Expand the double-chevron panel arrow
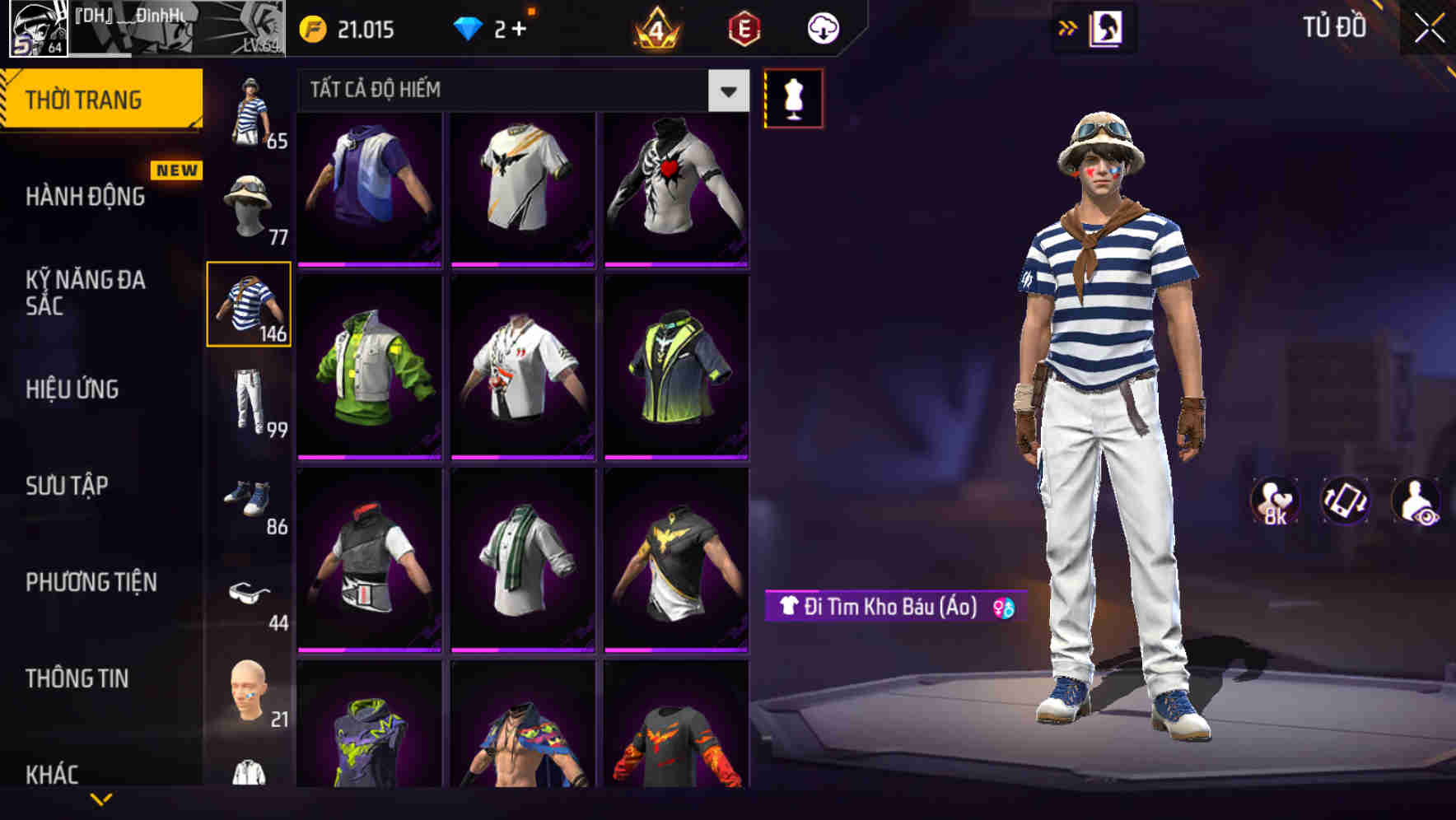 [1068, 27]
